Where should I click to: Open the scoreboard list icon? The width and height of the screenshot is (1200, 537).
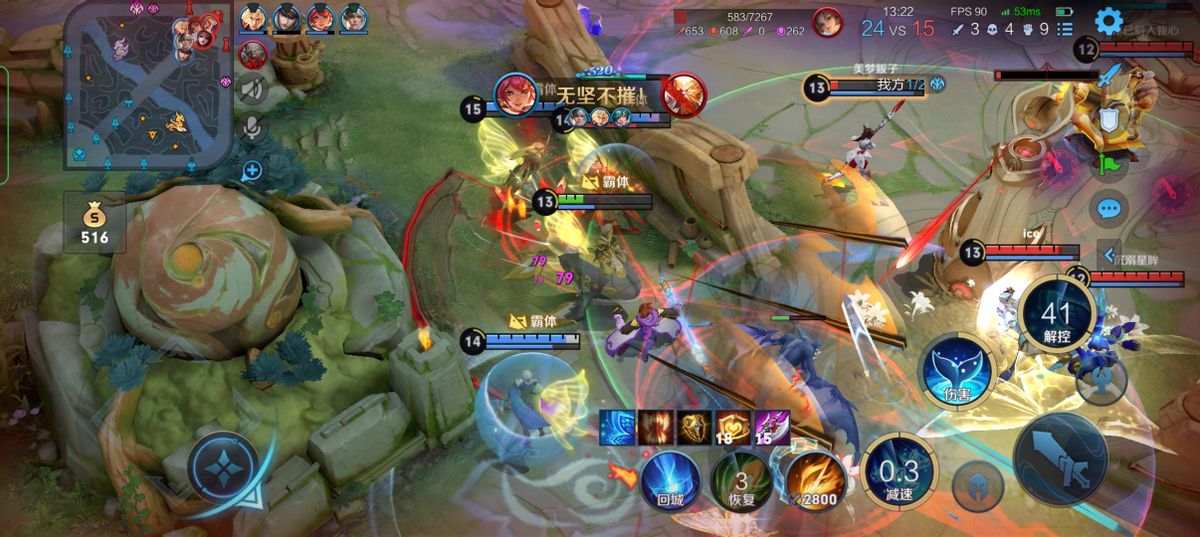tap(1065, 29)
